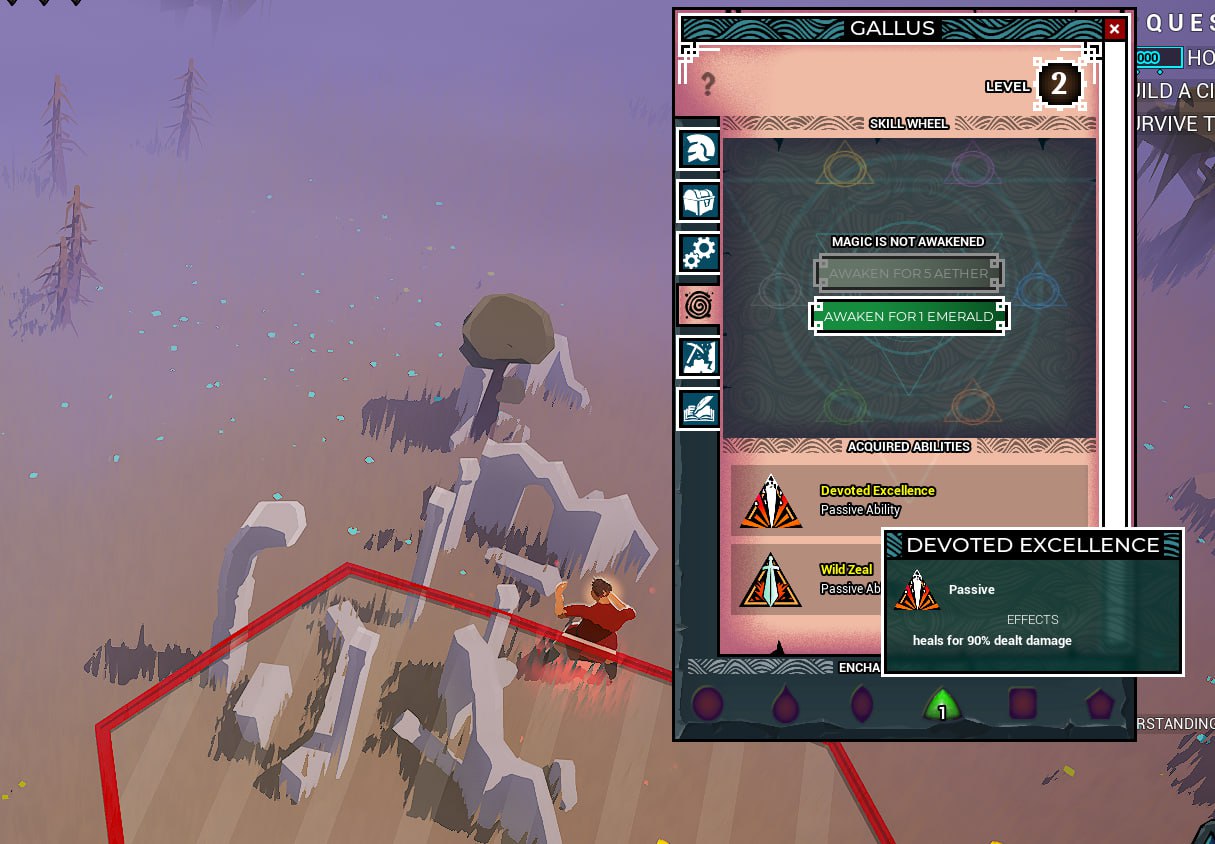Show the book and quill tab
The width and height of the screenshot is (1215, 844).
[x=698, y=408]
